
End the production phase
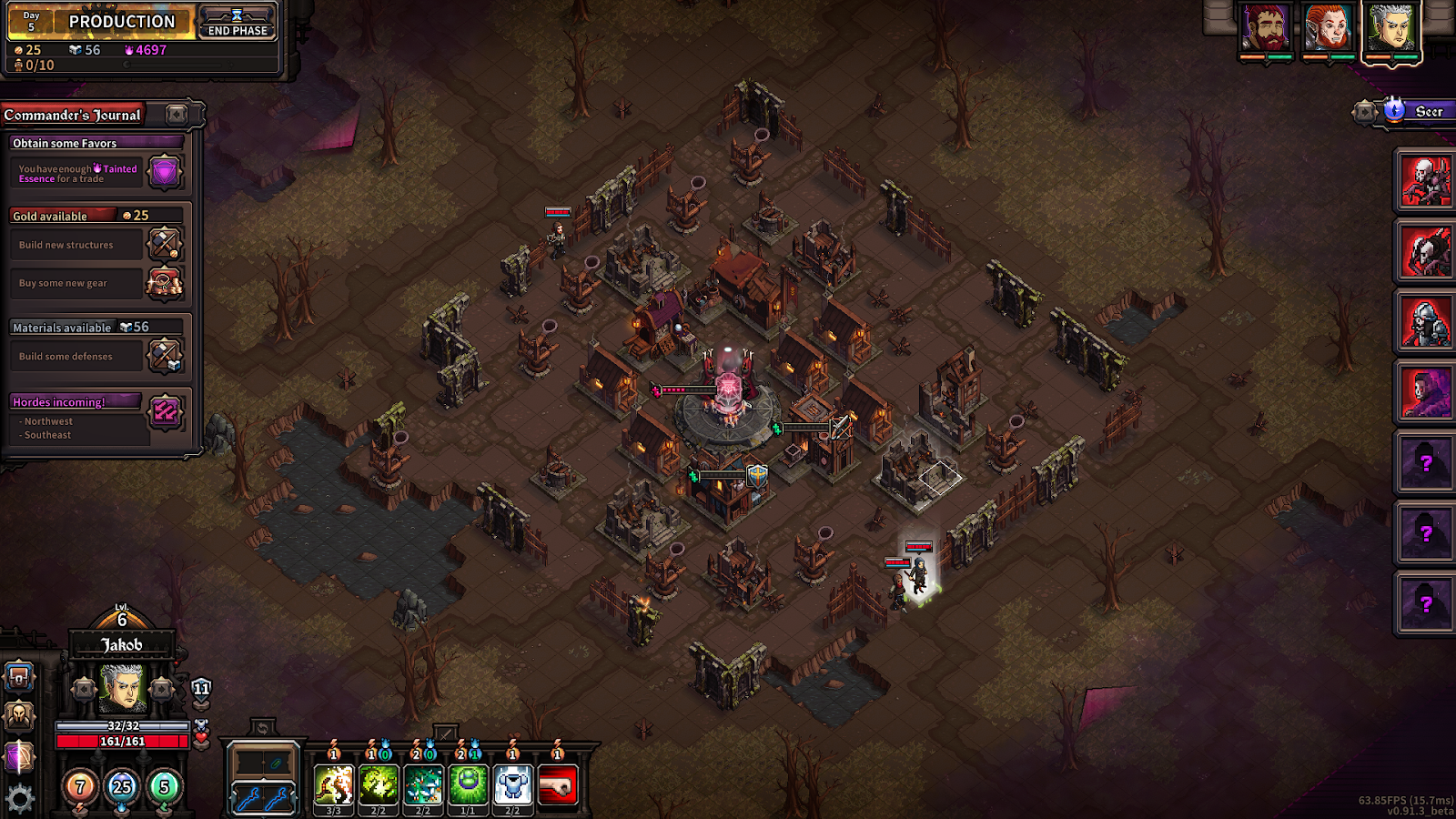(237, 23)
